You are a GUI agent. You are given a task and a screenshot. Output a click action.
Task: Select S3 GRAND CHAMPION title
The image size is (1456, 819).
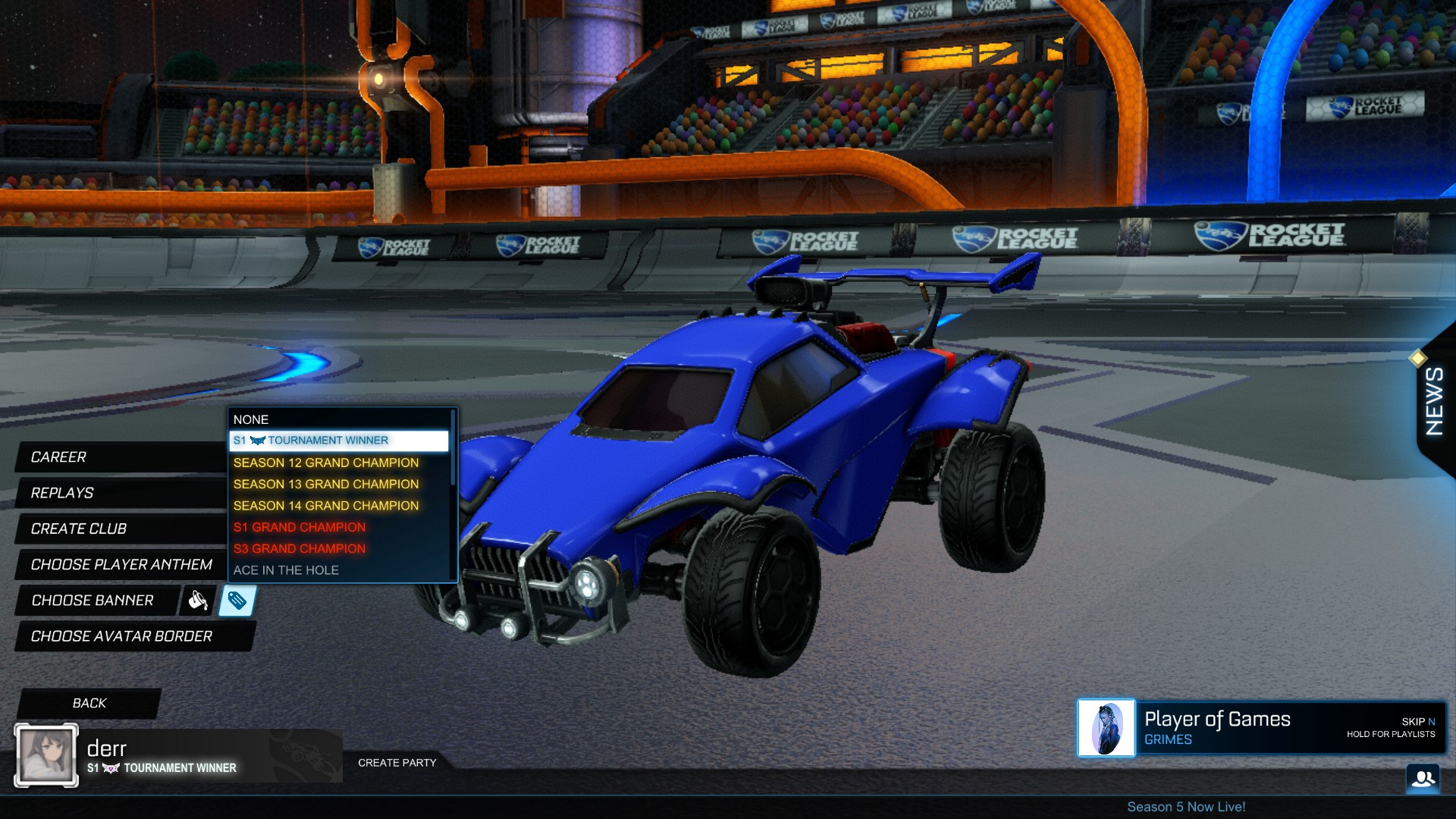point(299,548)
